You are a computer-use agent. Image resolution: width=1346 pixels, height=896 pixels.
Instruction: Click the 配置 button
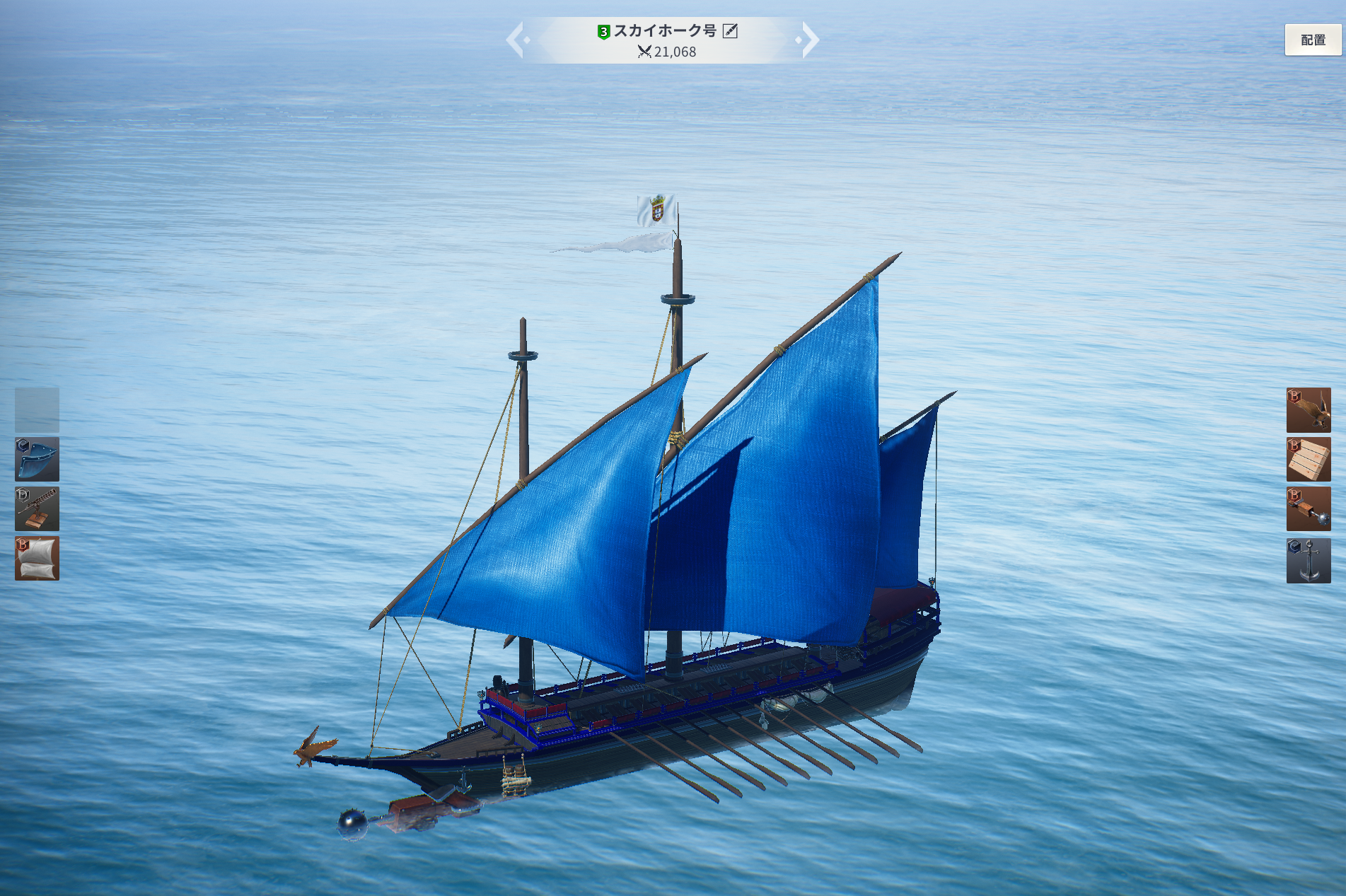(1313, 40)
